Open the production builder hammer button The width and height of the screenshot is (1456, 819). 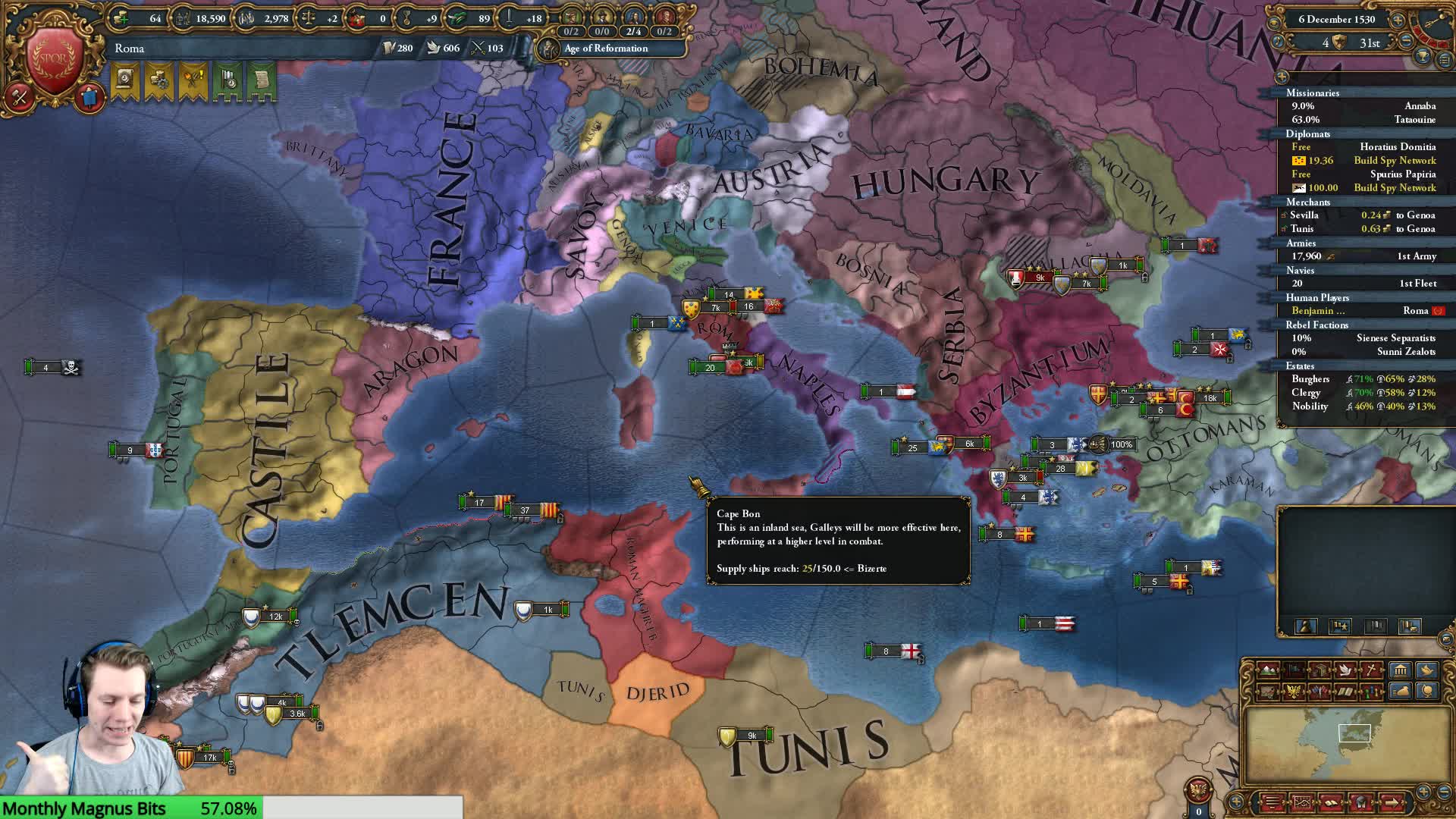click(x=19, y=96)
